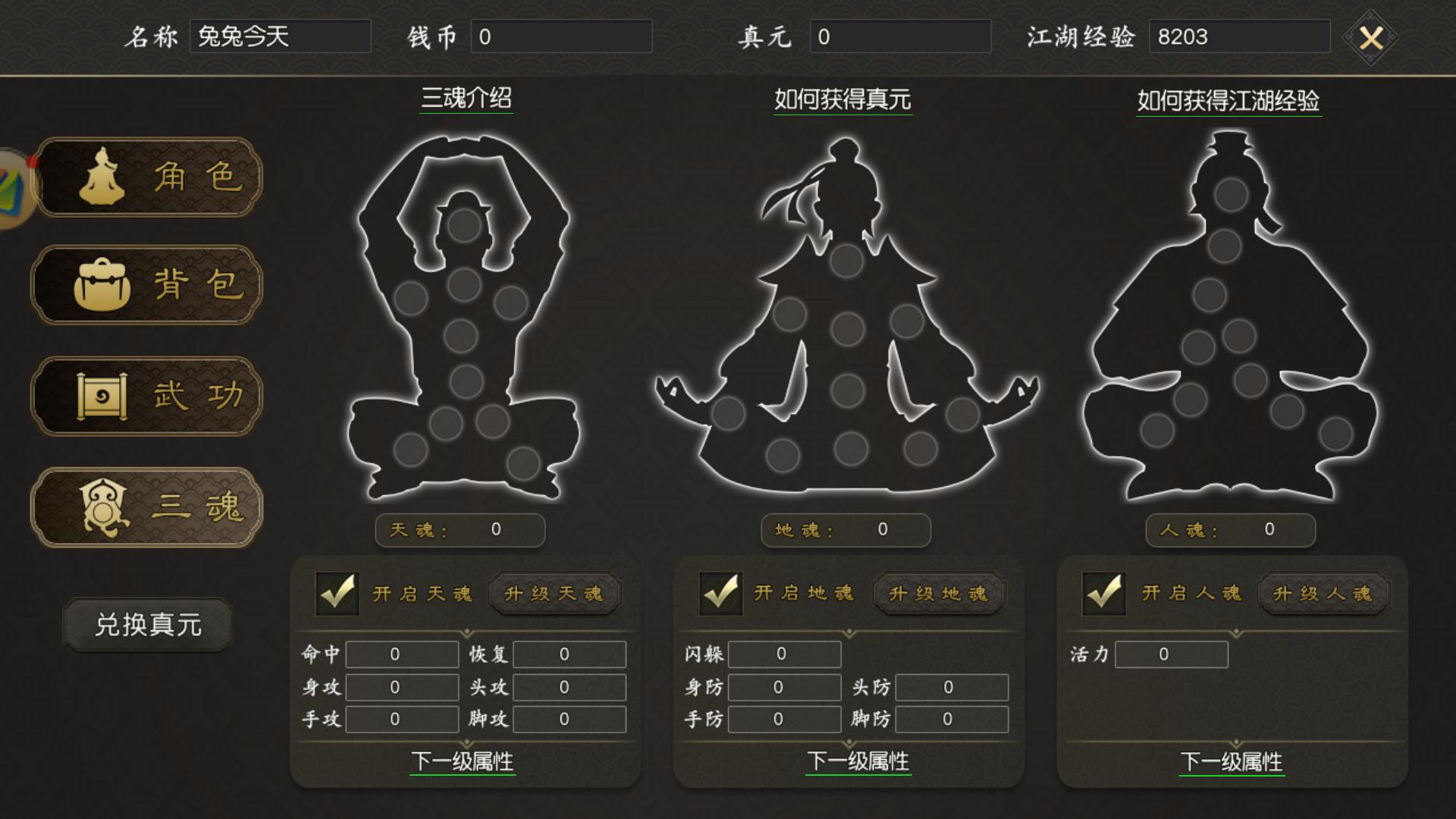Open the 三魂介绍 introduction link
Viewport: 1456px width, 819px height.
[x=467, y=96]
